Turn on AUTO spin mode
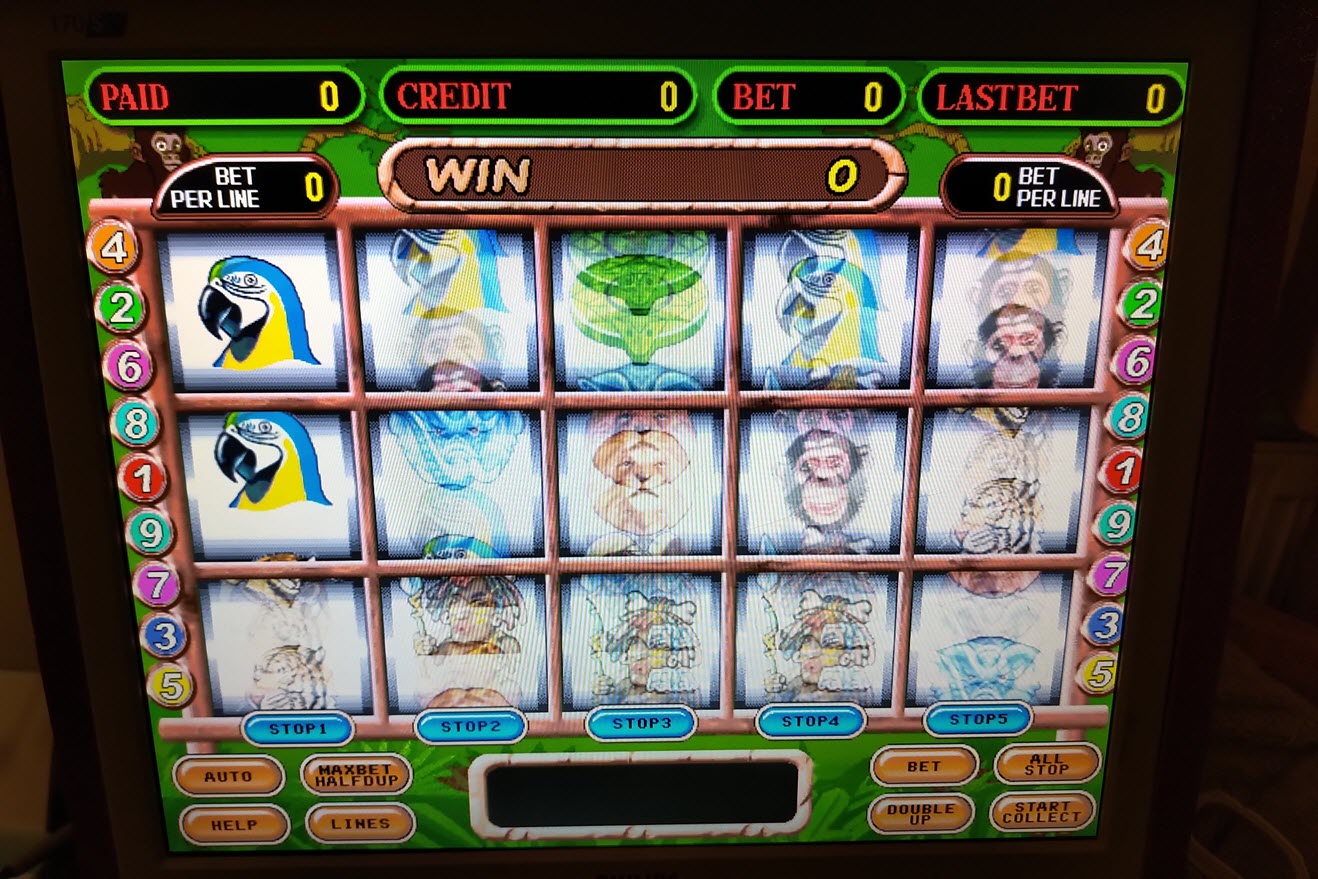 [228, 775]
